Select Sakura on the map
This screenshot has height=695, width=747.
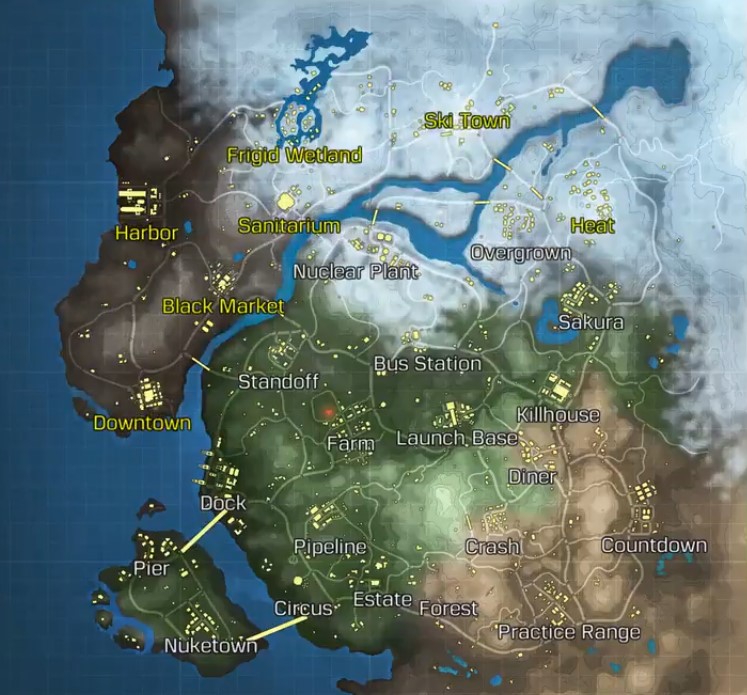click(591, 323)
